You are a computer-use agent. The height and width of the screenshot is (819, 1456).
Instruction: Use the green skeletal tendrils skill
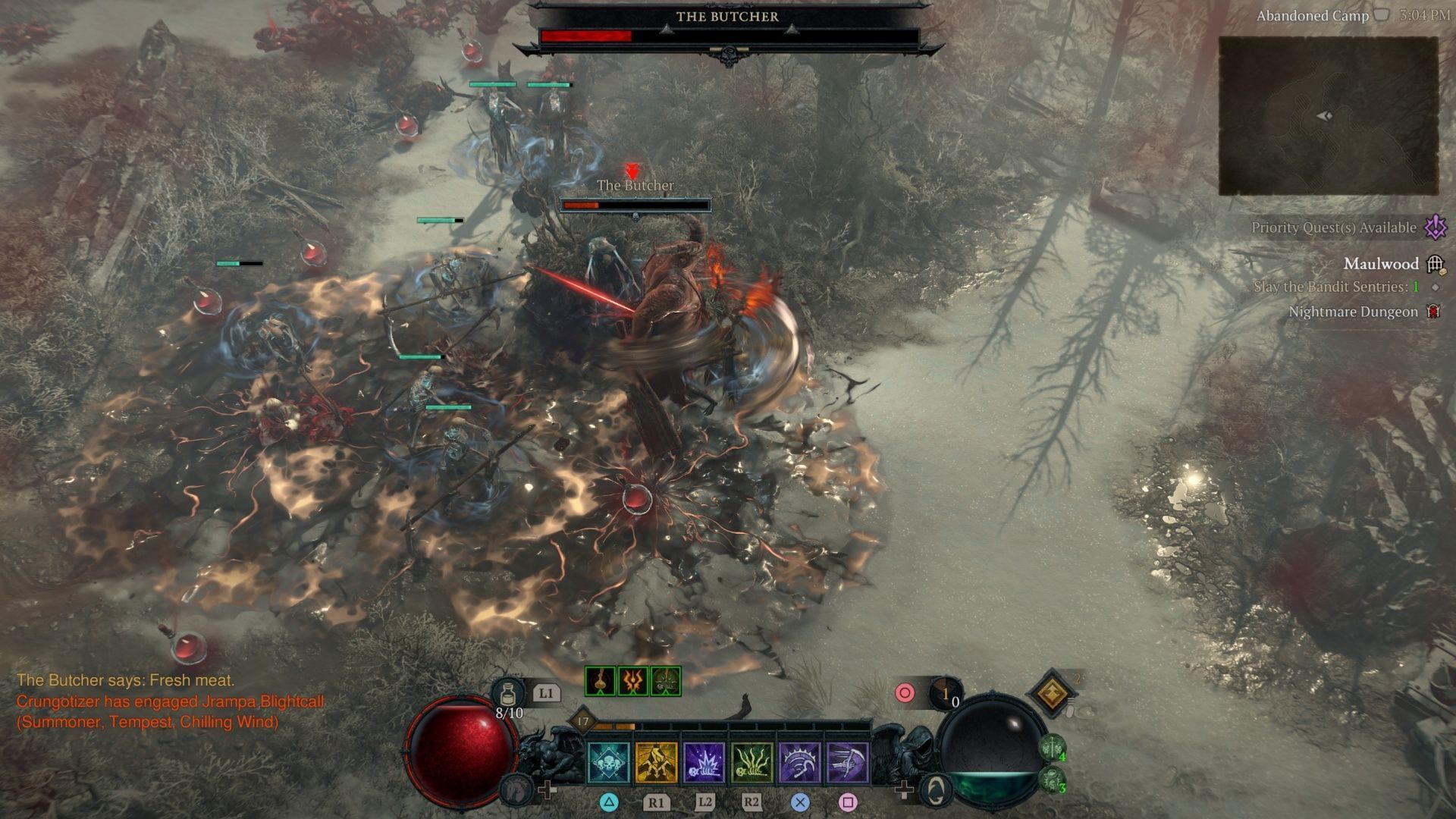tap(752, 762)
